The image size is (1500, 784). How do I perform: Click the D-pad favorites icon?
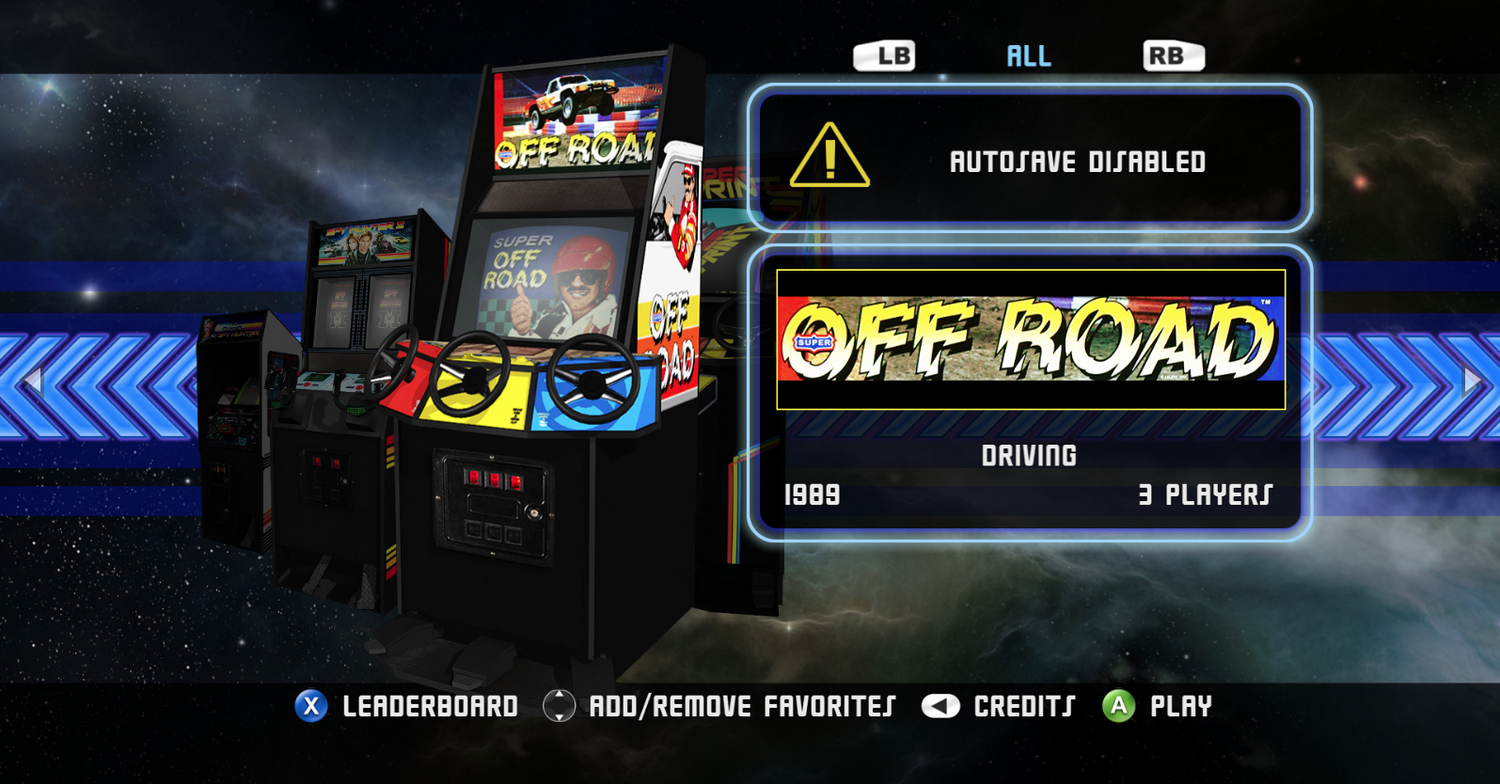(561, 706)
